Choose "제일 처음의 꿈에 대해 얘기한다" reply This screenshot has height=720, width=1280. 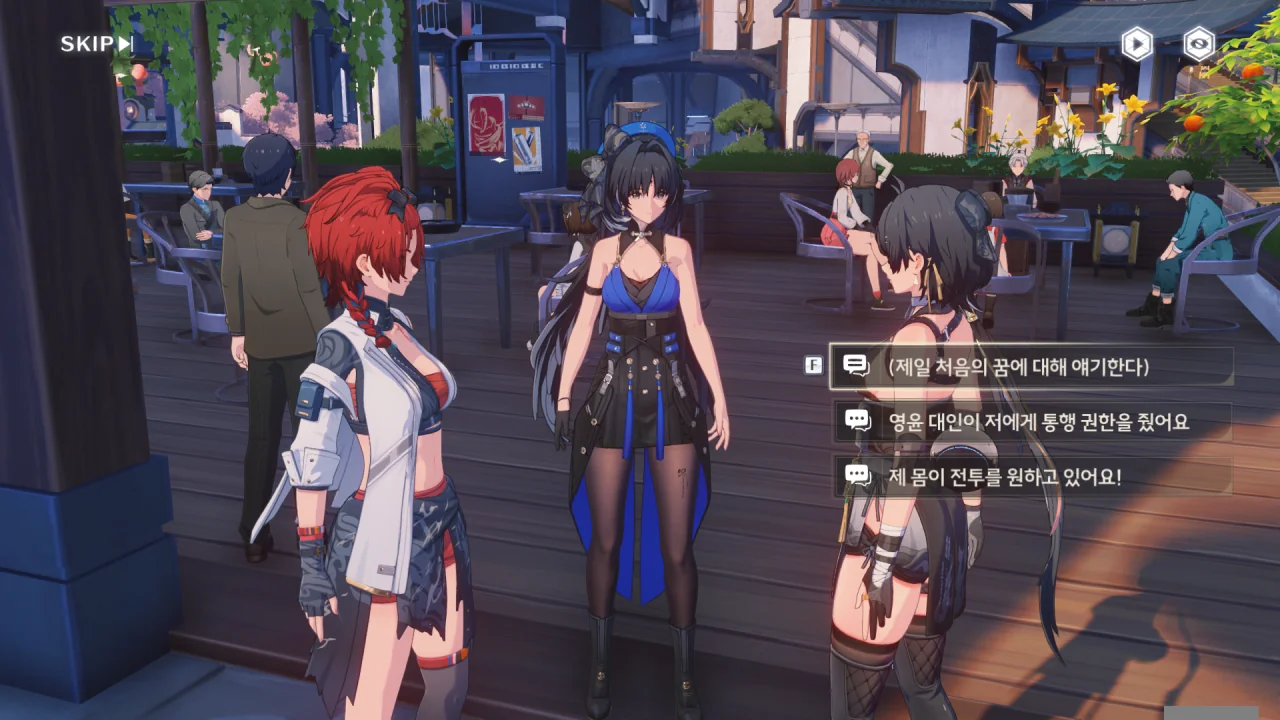coord(1030,367)
